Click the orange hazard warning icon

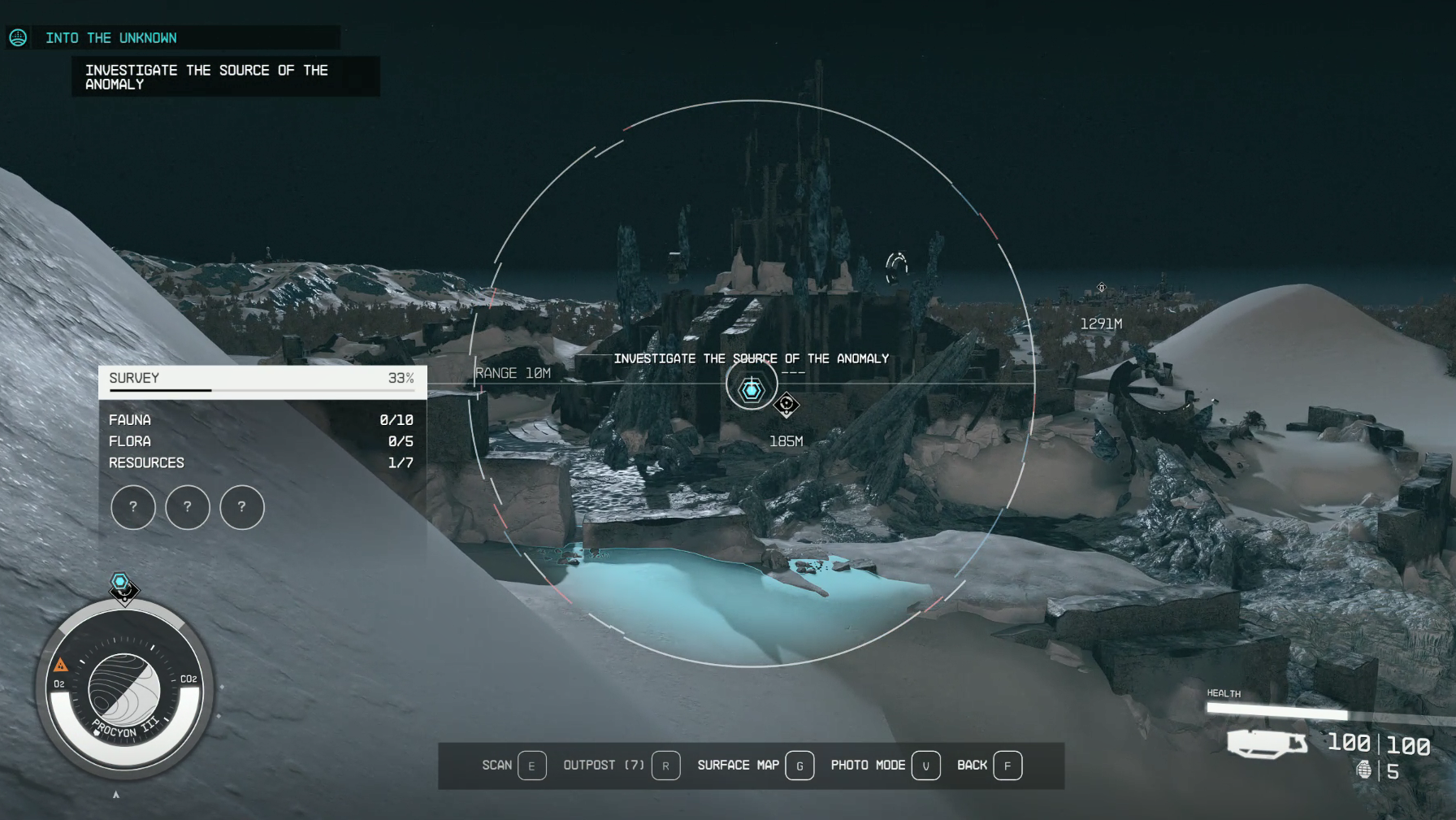pos(61,665)
